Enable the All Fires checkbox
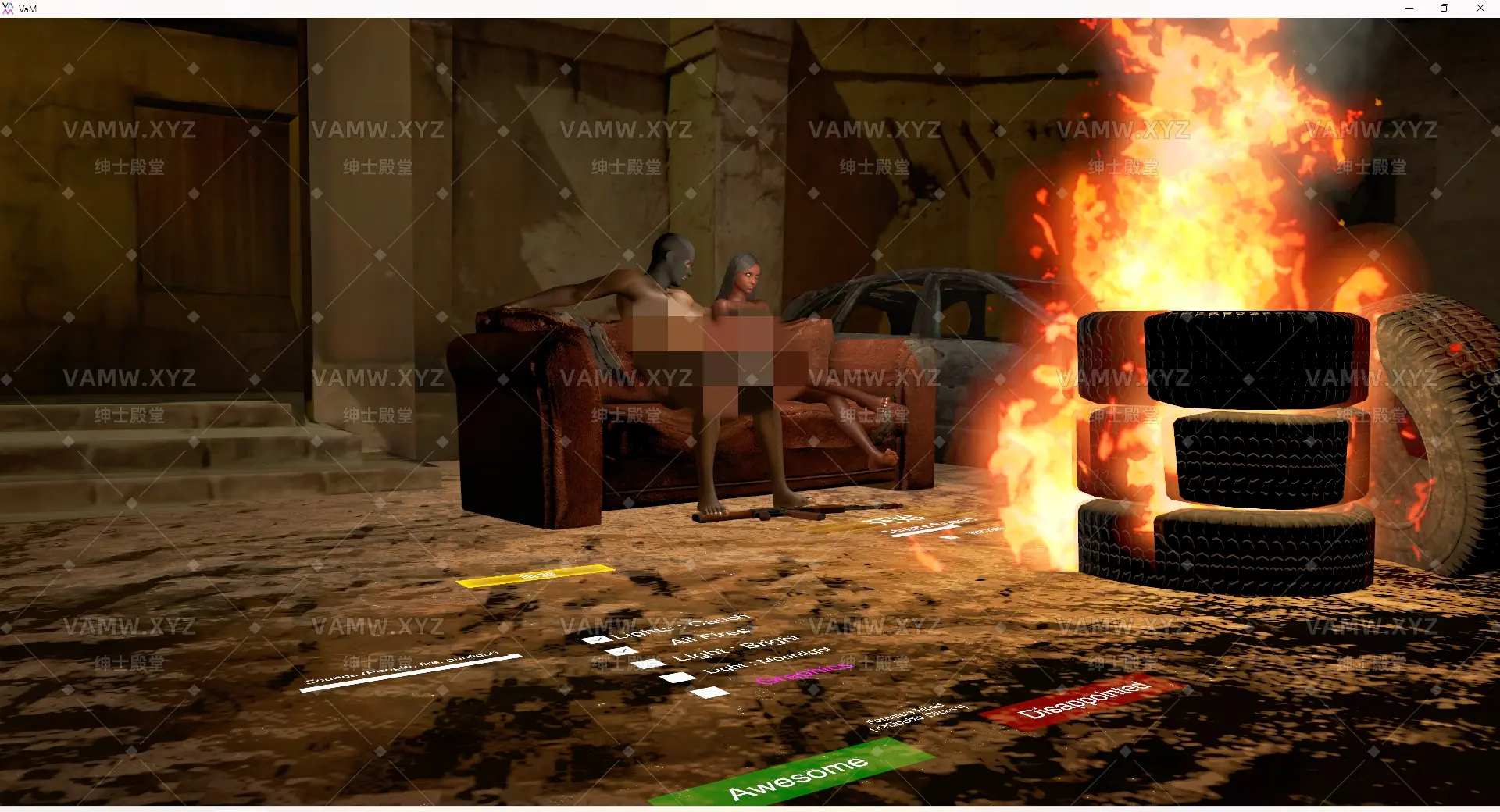1500x812 pixels. pos(622,651)
